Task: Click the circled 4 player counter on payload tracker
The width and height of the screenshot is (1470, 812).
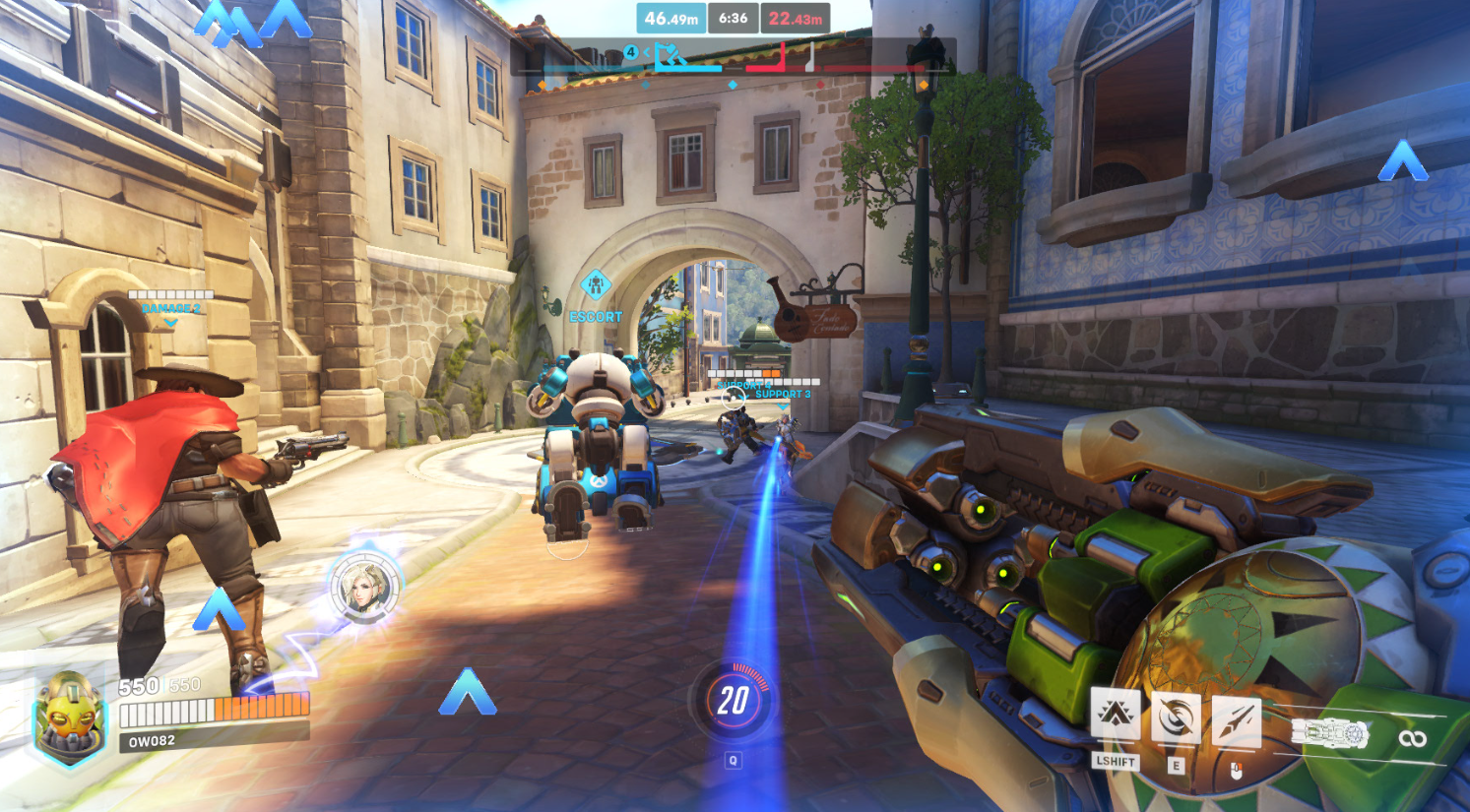Action: pos(629,51)
